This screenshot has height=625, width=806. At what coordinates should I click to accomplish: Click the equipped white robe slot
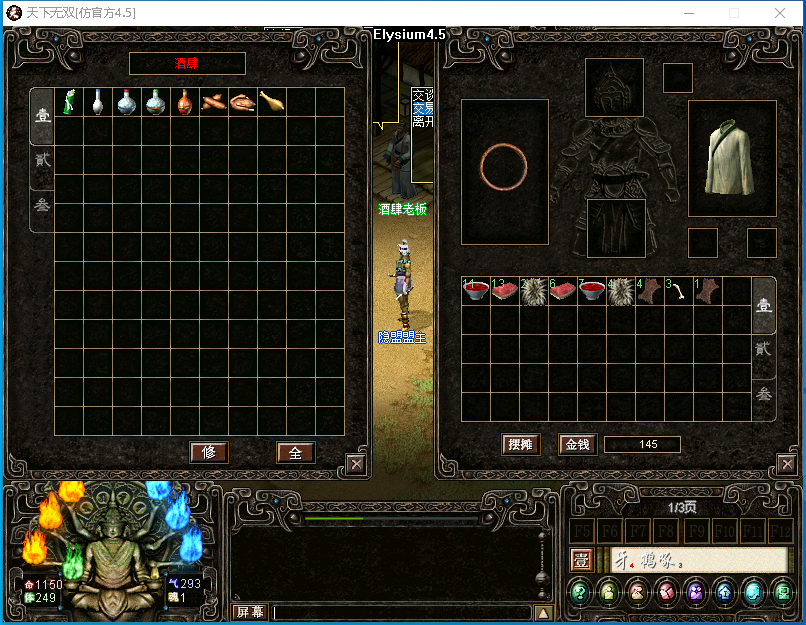(732, 158)
